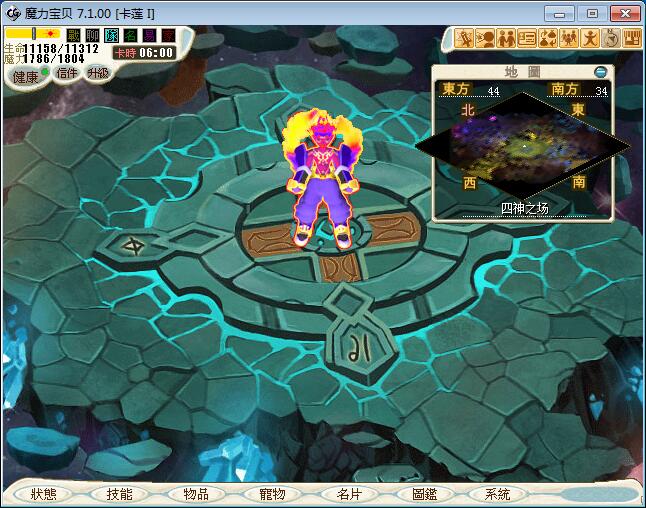
Task: Toggle the 名 name card switch
Action: (x=131, y=34)
